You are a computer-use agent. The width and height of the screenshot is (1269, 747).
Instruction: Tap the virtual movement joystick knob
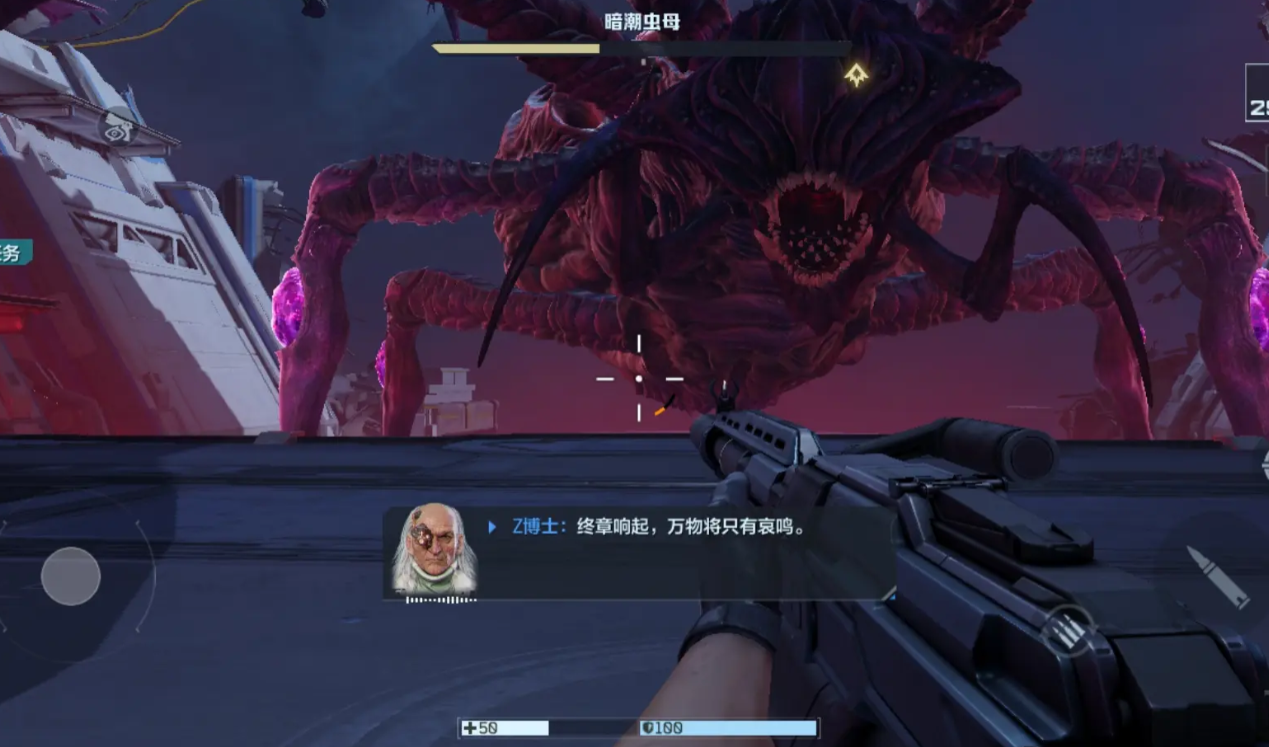(x=70, y=576)
